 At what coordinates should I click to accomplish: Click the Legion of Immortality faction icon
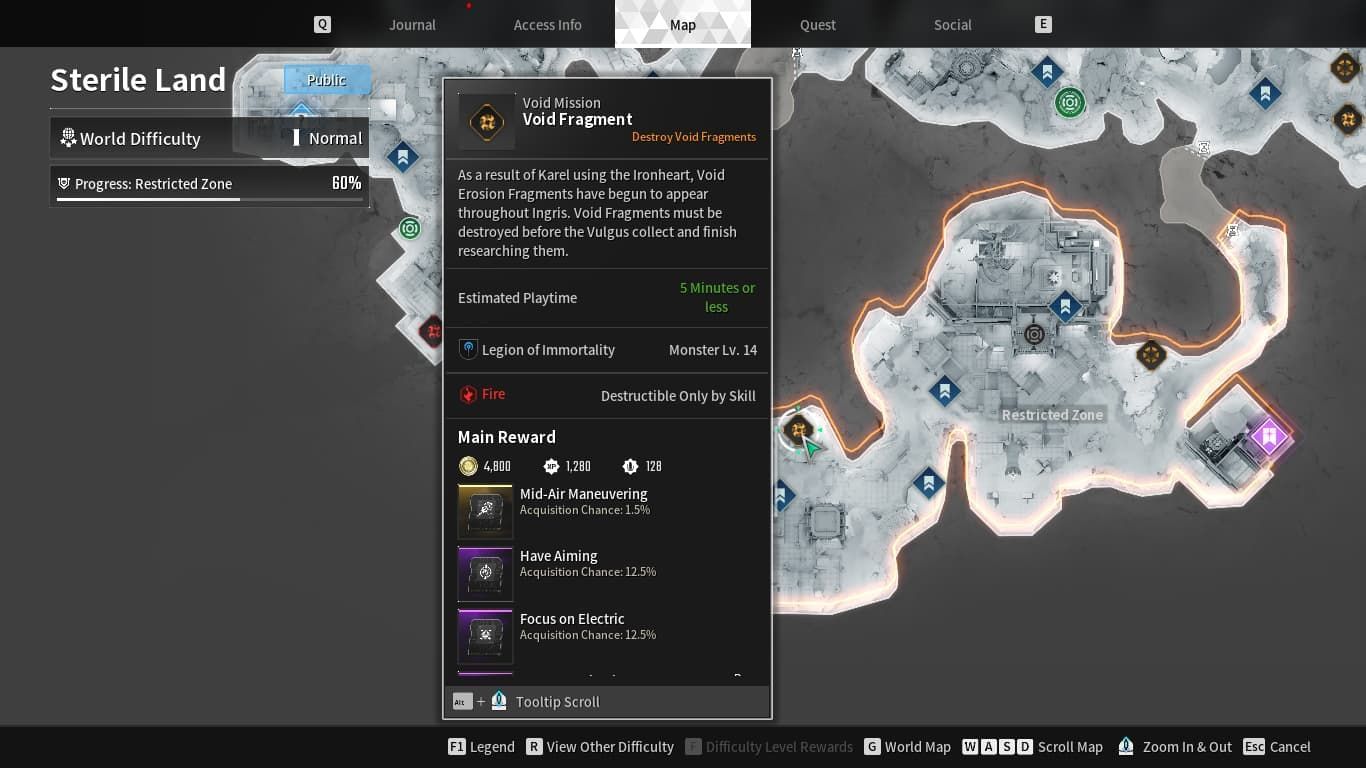pos(468,349)
